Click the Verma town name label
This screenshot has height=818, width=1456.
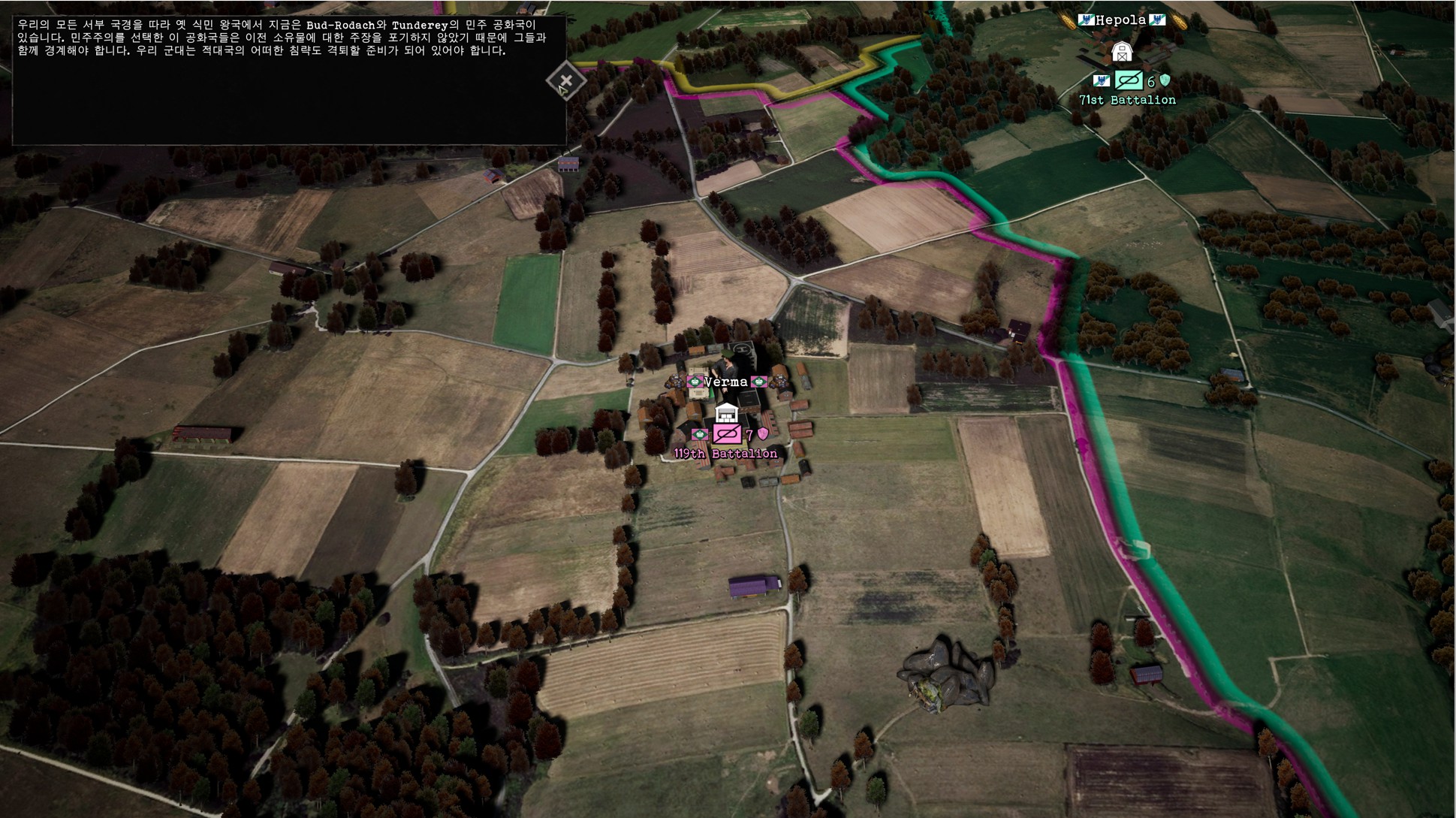click(726, 382)
